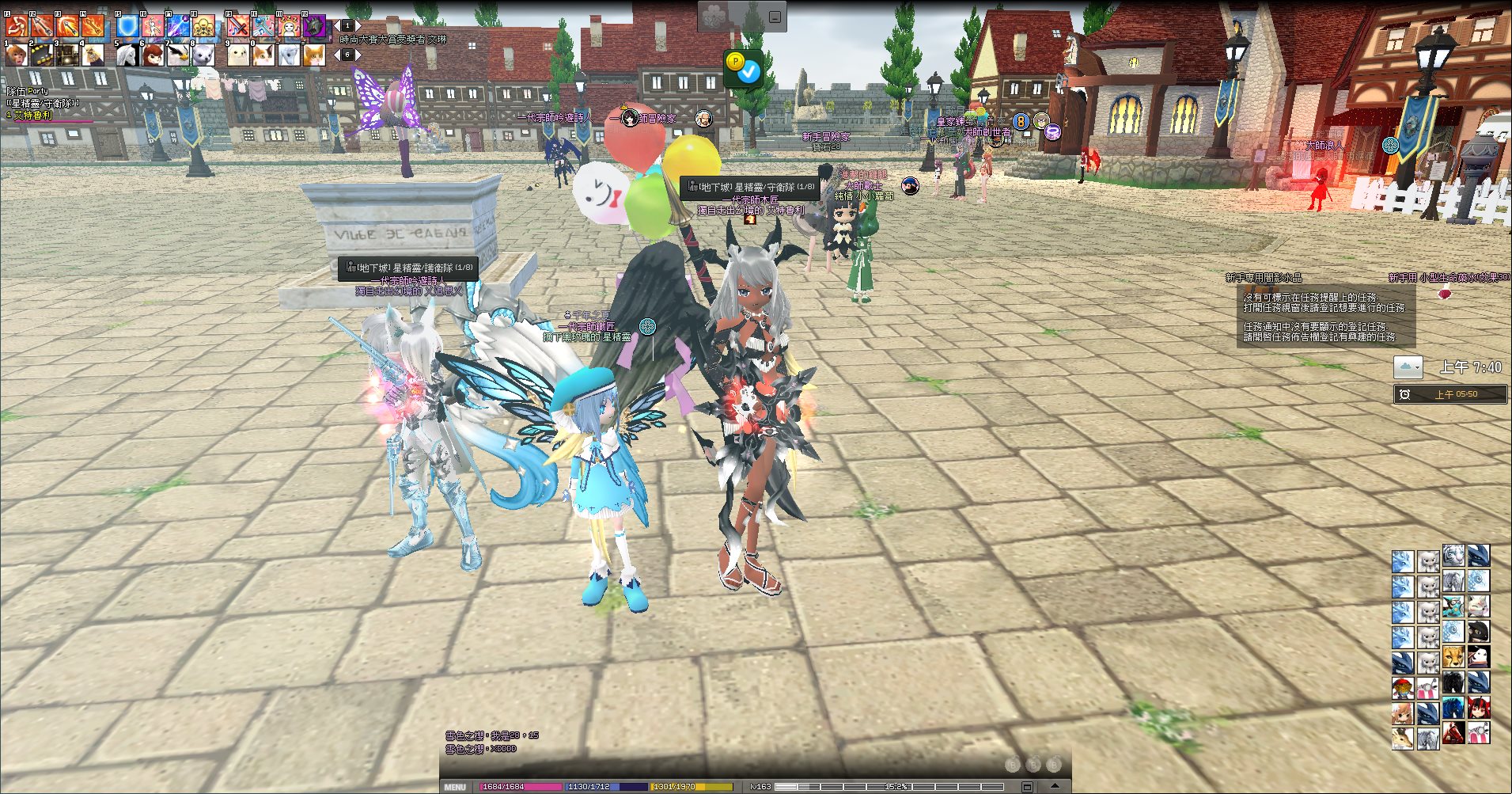Click the alarm clock timer bar
This screenshot has height=794, width=1512.
tap(1449, 394)
